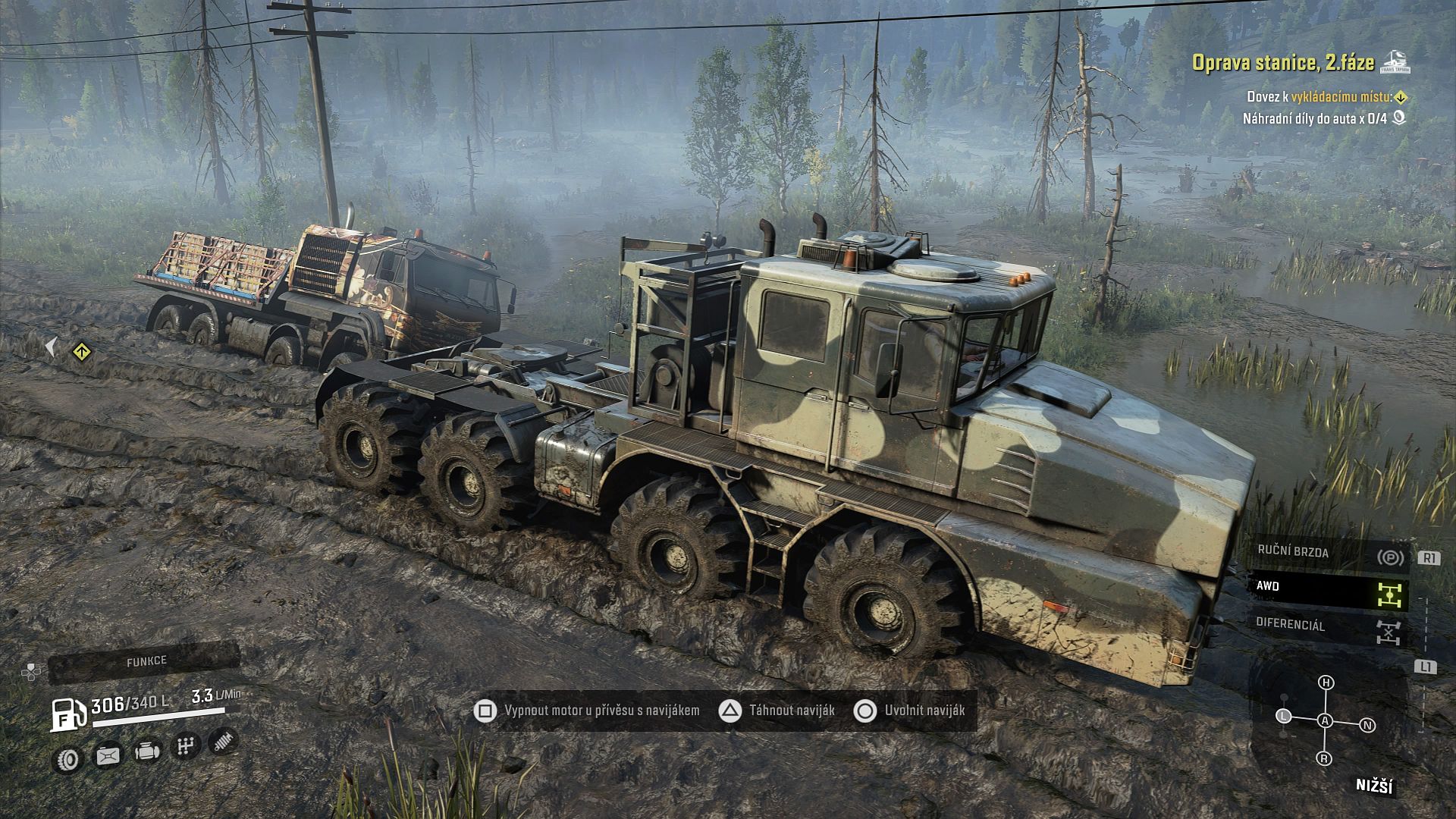Shift the gearbox to N neutral

1367,725
